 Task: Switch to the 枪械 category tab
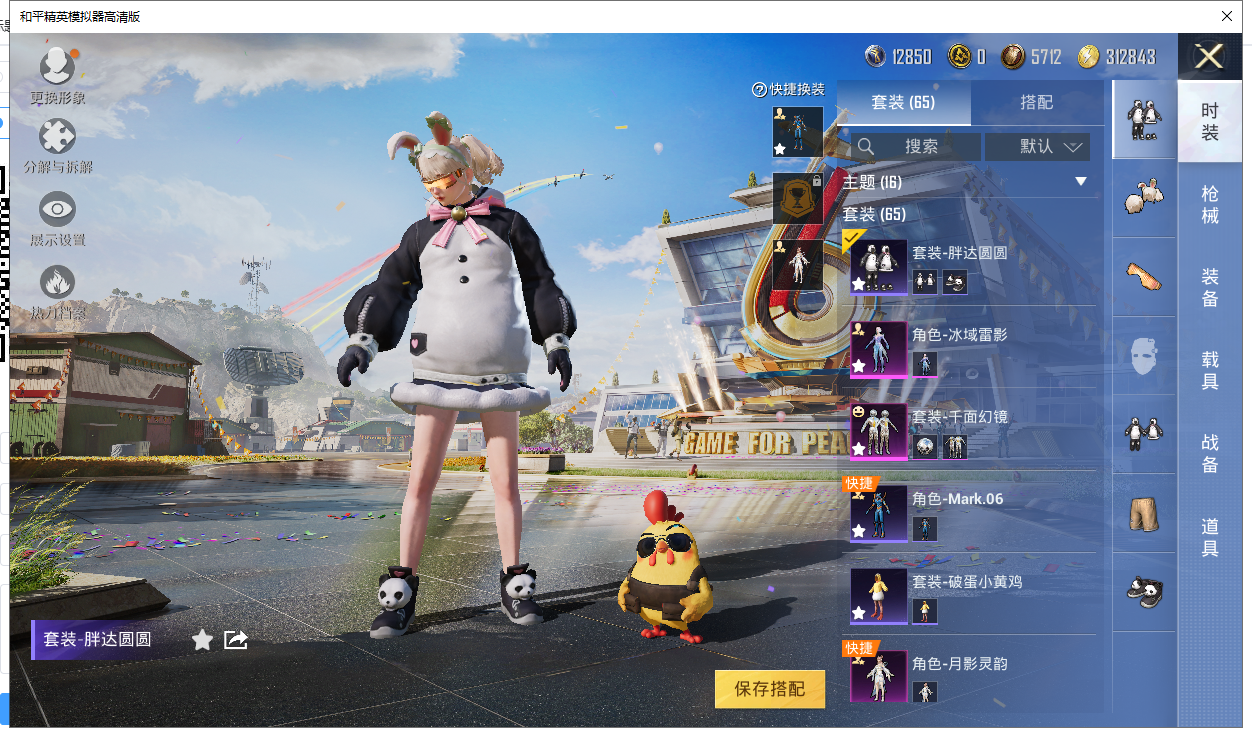click(1210, 204)
